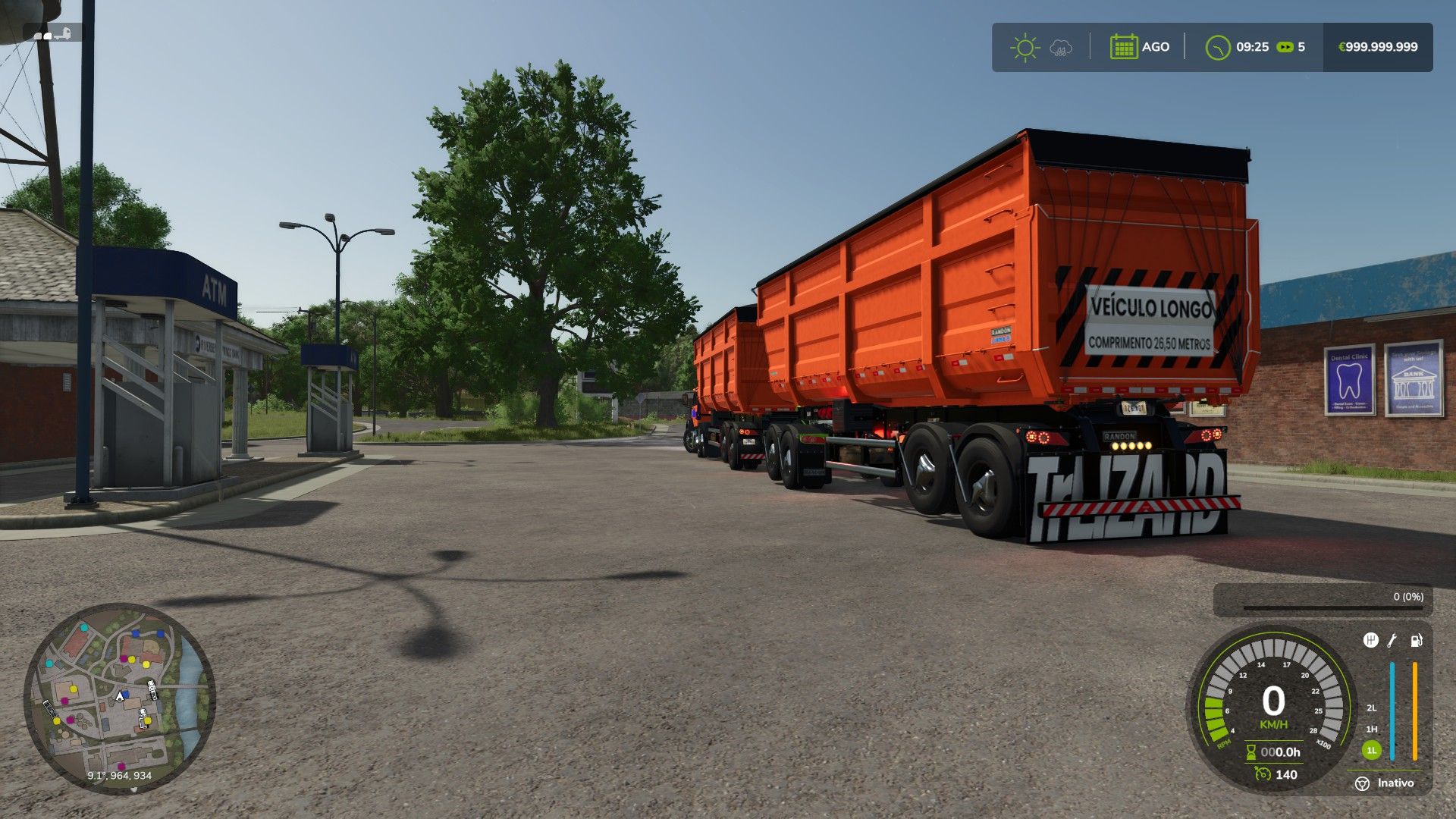This screenshot has height=819, width=1456.
Task: Click the green 1L gear indicator
Action: pos(1371,751)
